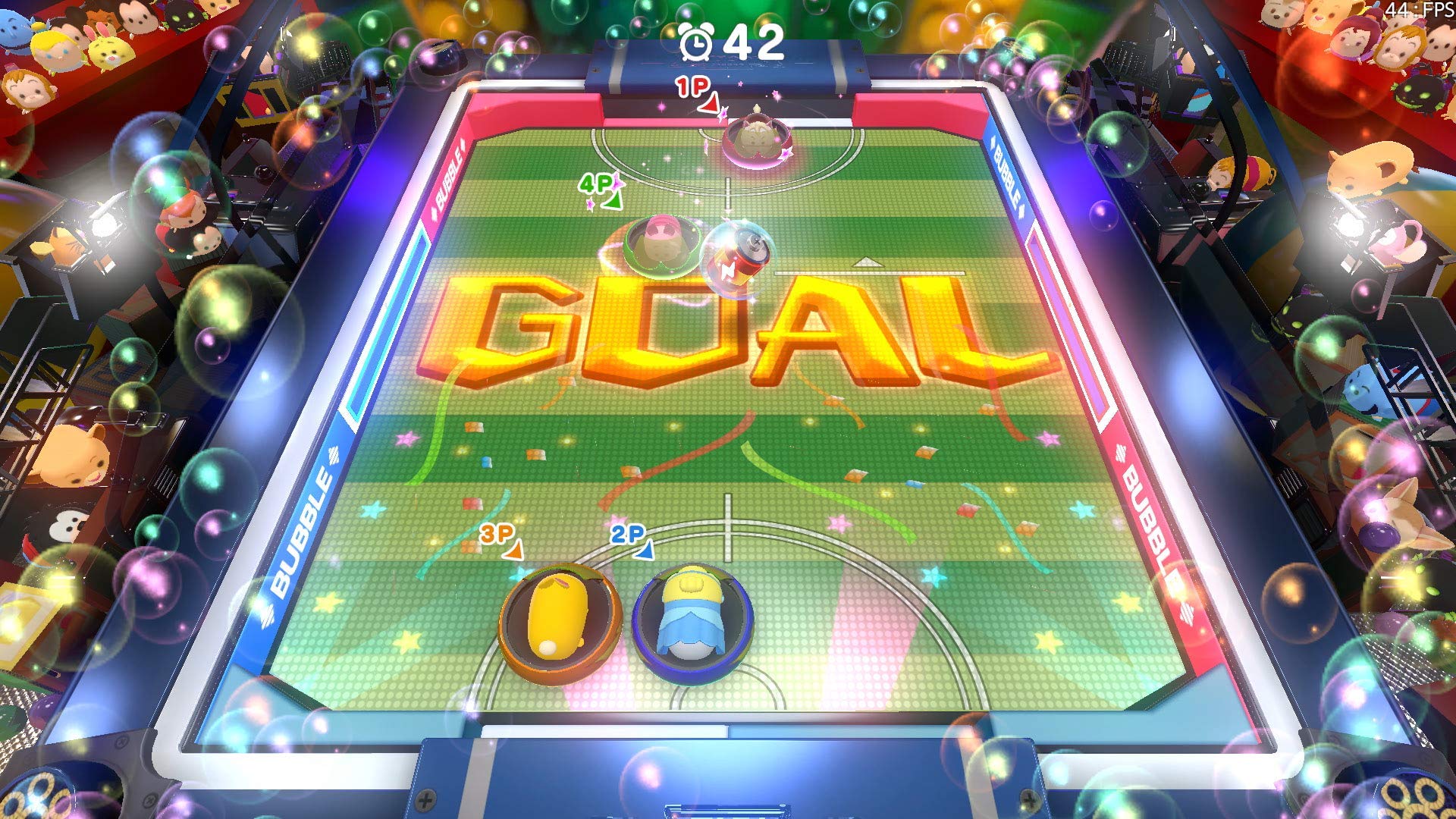Select the red 1P player marker
Image resolution: width=1456 pixels, height=819 pixels.
point(694,89)
